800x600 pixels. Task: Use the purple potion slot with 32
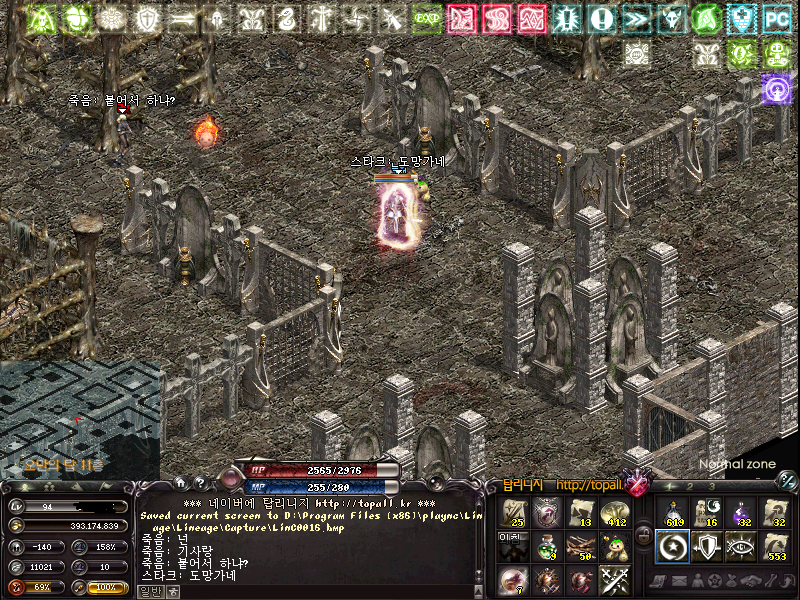coord(740,513)
